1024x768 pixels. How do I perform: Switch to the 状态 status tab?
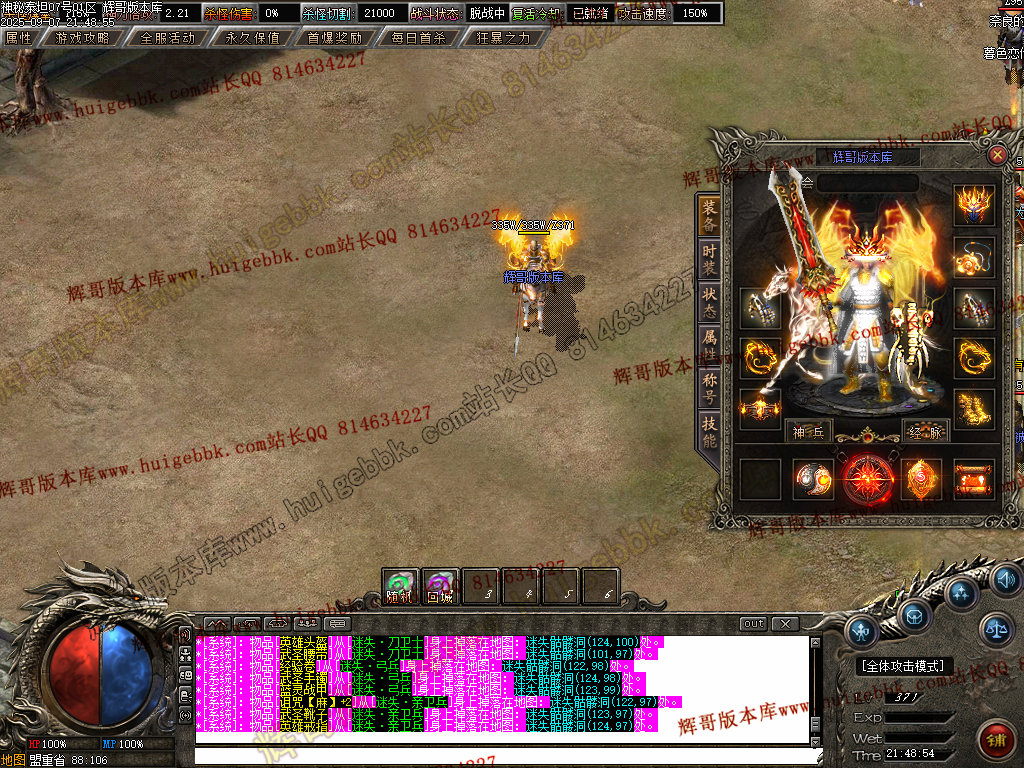coord(708,297)
